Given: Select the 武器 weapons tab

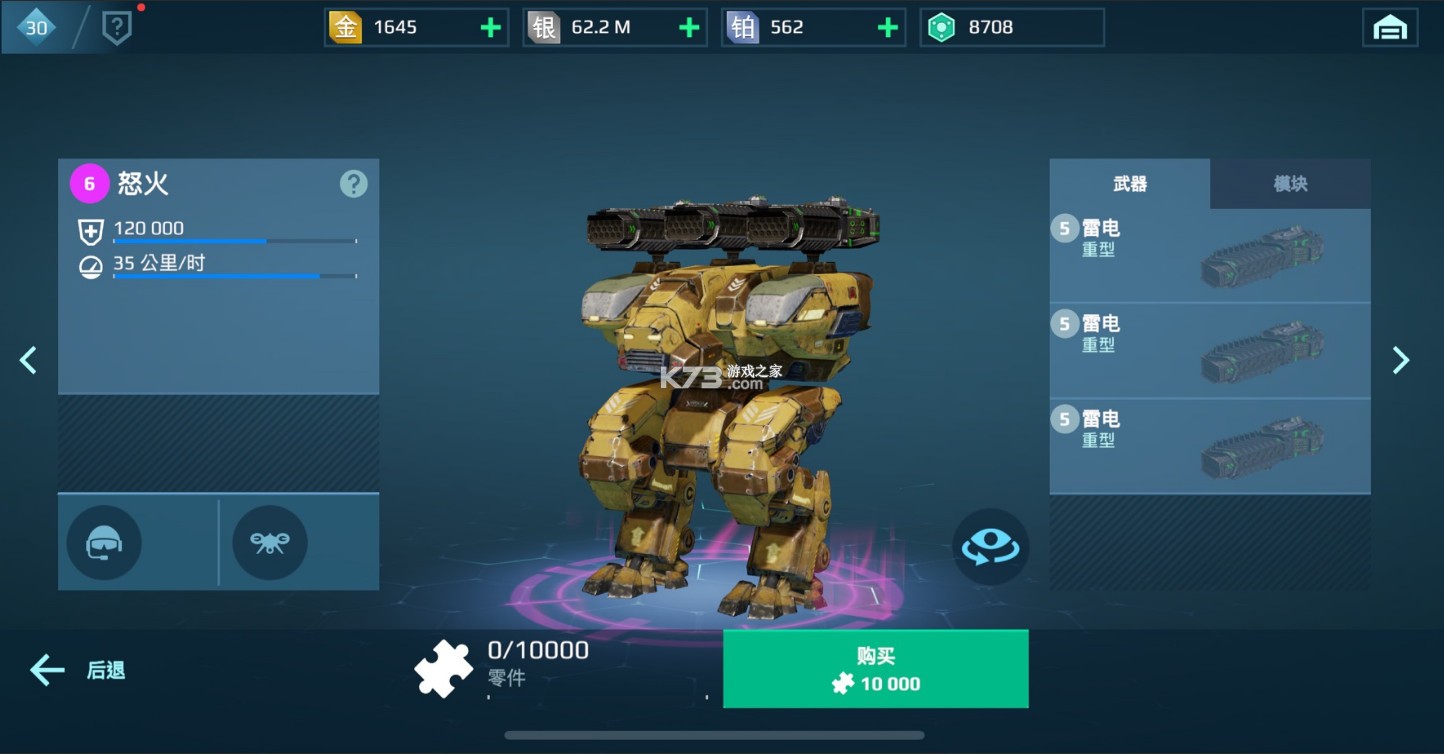Looking at the screenshot, I should click(x=1129, y=184).
